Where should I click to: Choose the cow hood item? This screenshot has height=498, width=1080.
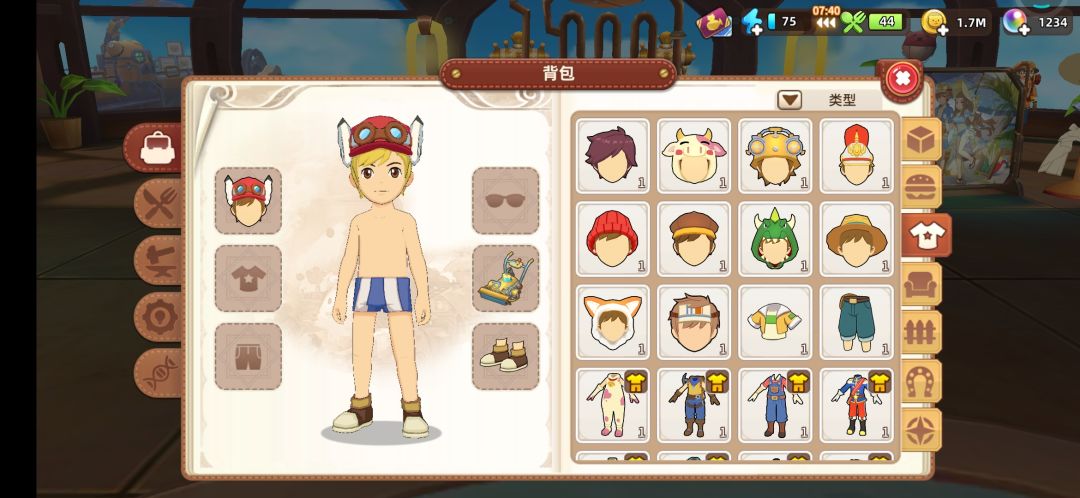tap(695, 155)
